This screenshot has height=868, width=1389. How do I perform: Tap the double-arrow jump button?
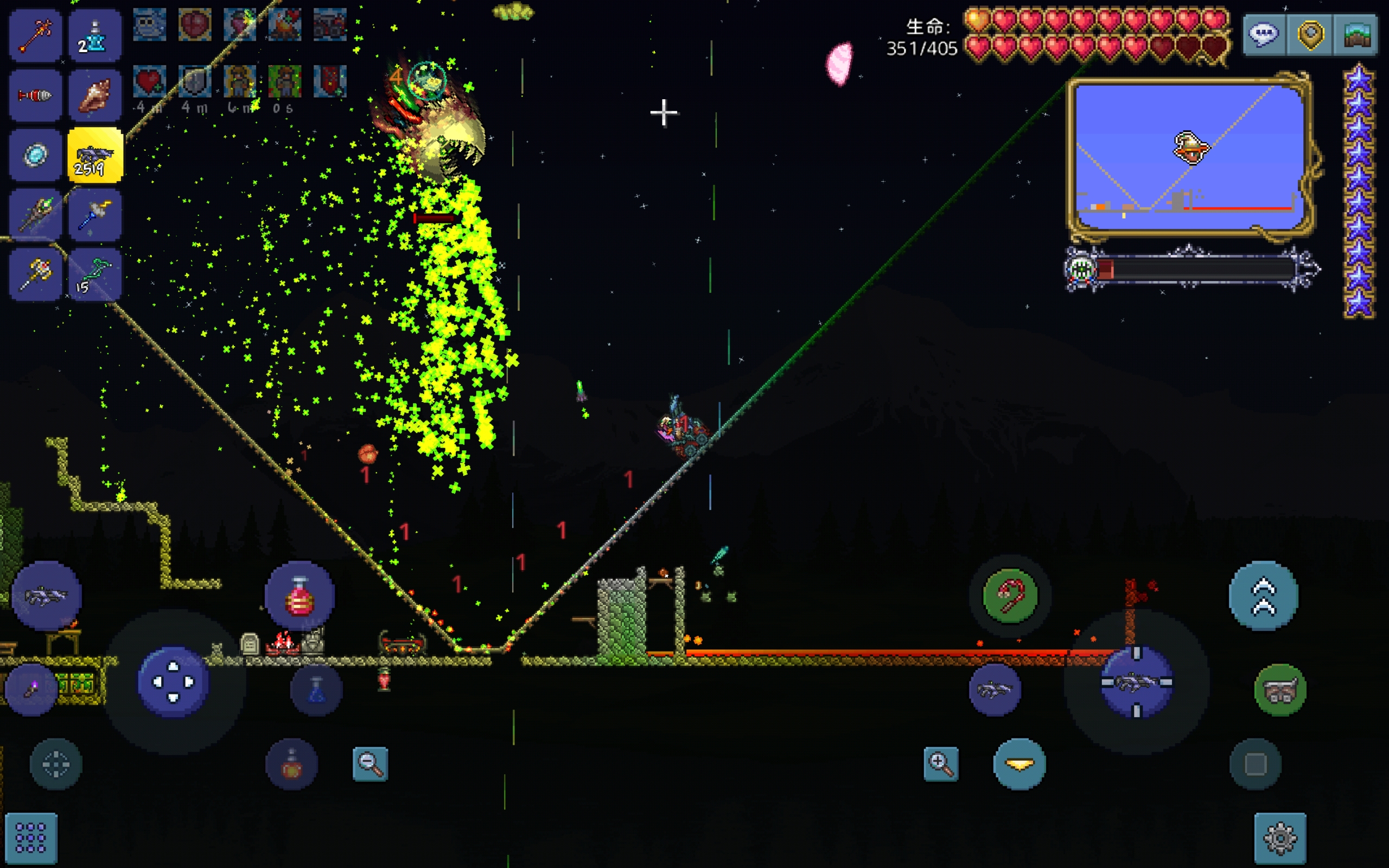click(x=1263, y=596)
